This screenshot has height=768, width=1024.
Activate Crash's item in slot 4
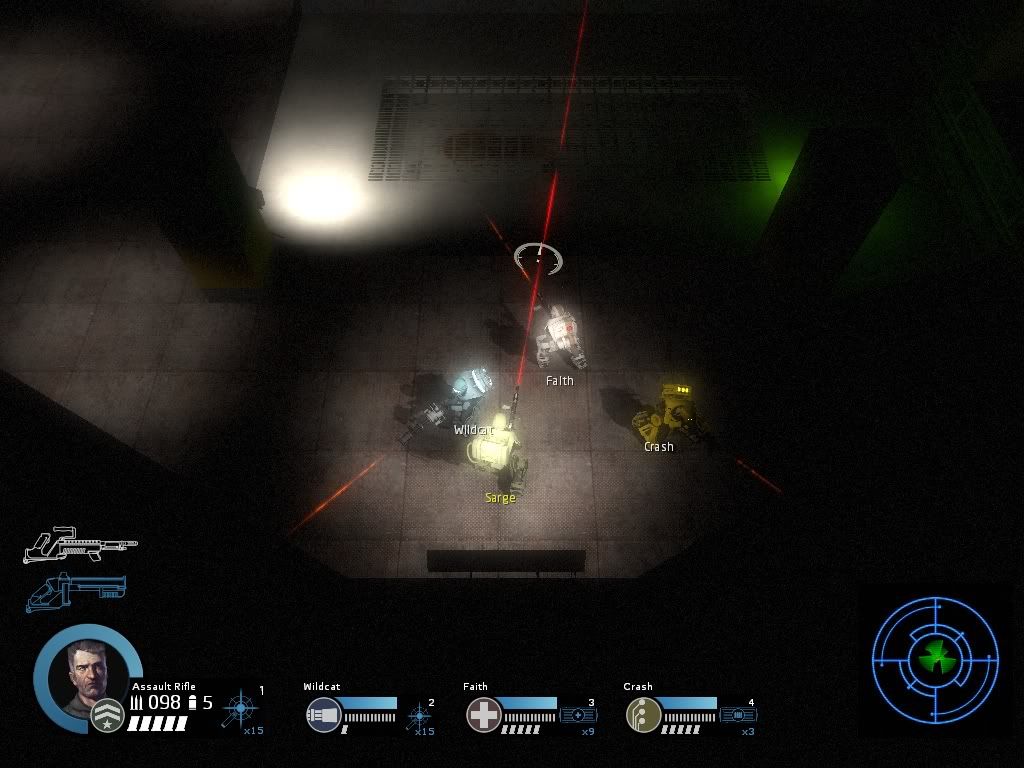pos(738,715)
